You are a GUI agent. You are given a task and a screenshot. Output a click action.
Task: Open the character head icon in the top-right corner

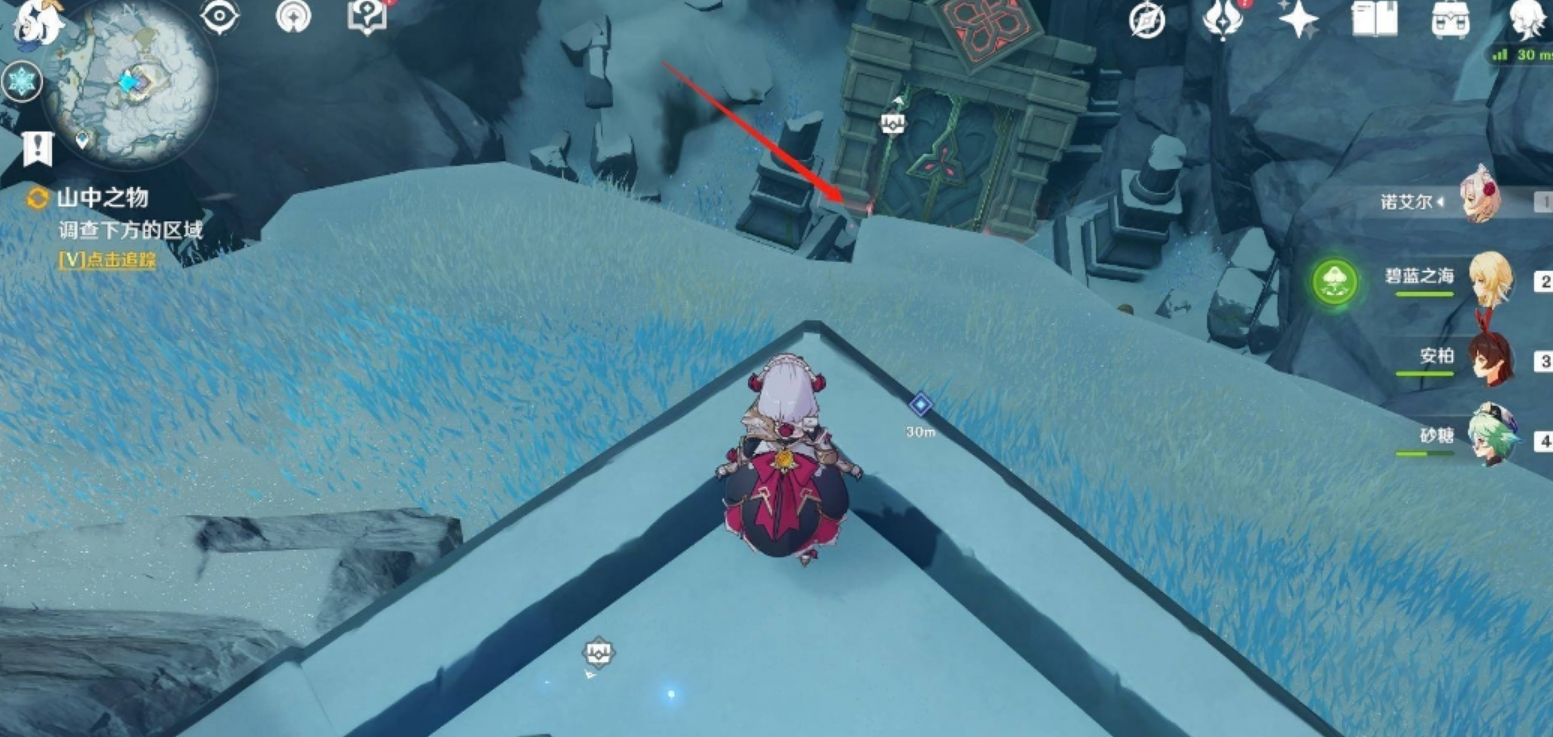(1527, 20)
